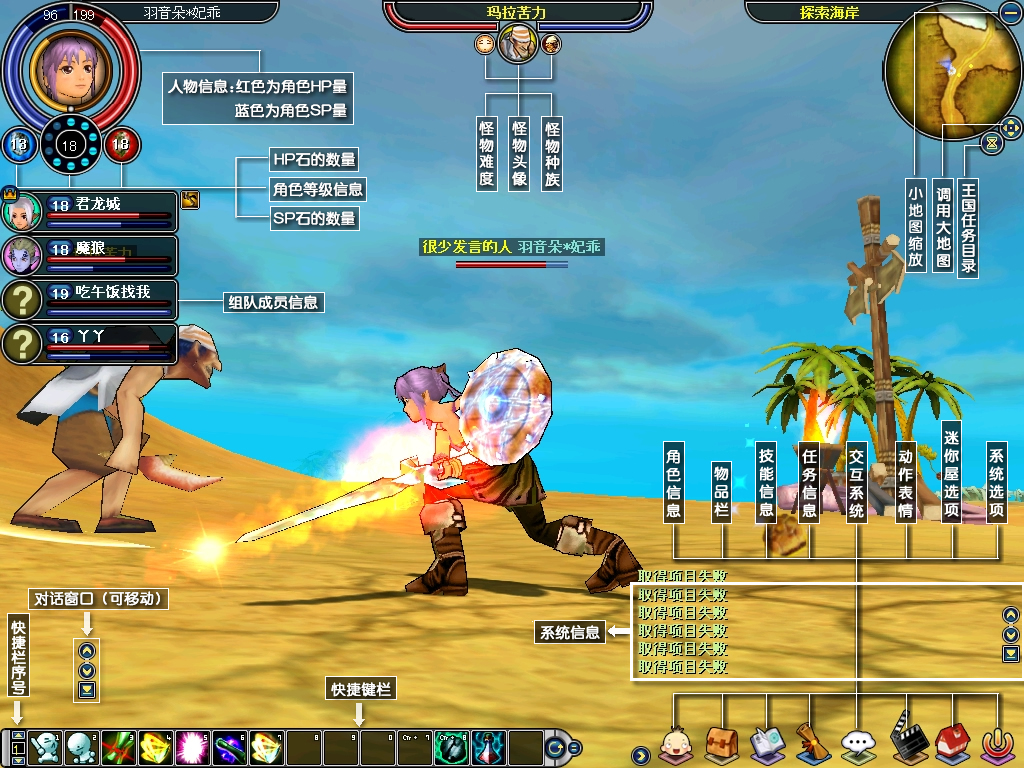
Task: Open the inventory backpack icon
Action: tap(721, 745)
